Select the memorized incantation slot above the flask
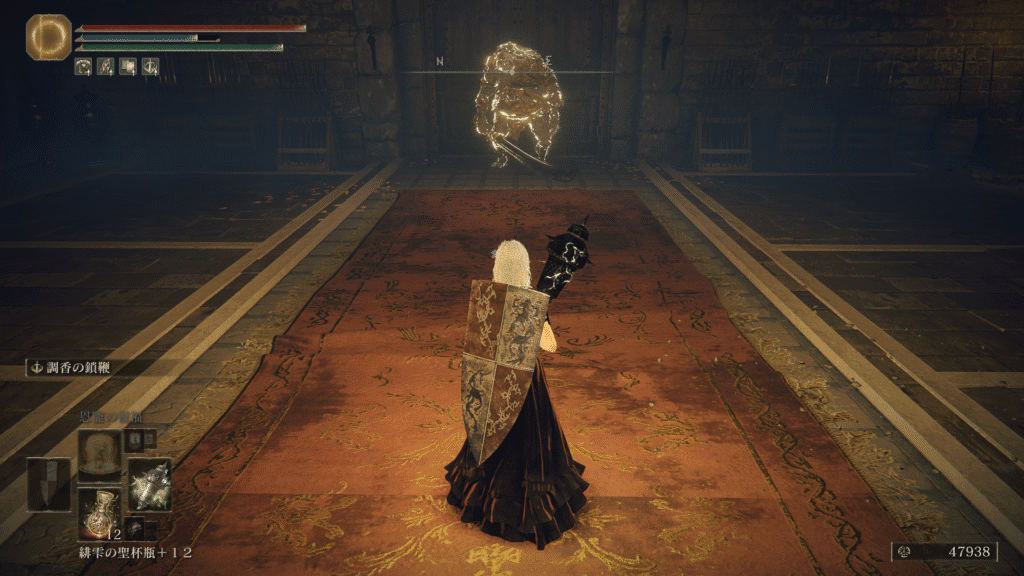Screen dimensions: 1024x576 pyautogui.click(x=100, y=454)
